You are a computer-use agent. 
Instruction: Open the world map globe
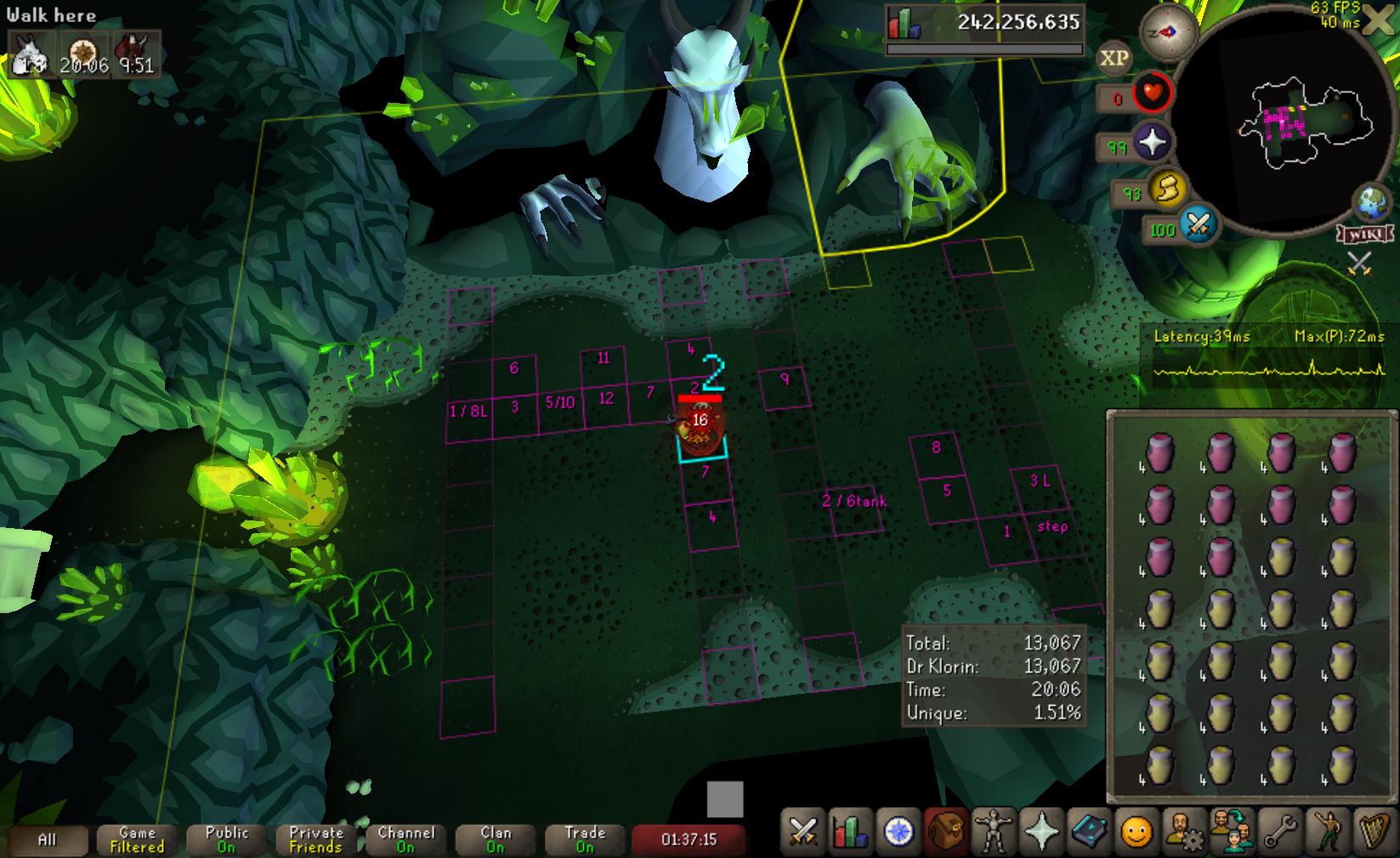coord(1371,203)
